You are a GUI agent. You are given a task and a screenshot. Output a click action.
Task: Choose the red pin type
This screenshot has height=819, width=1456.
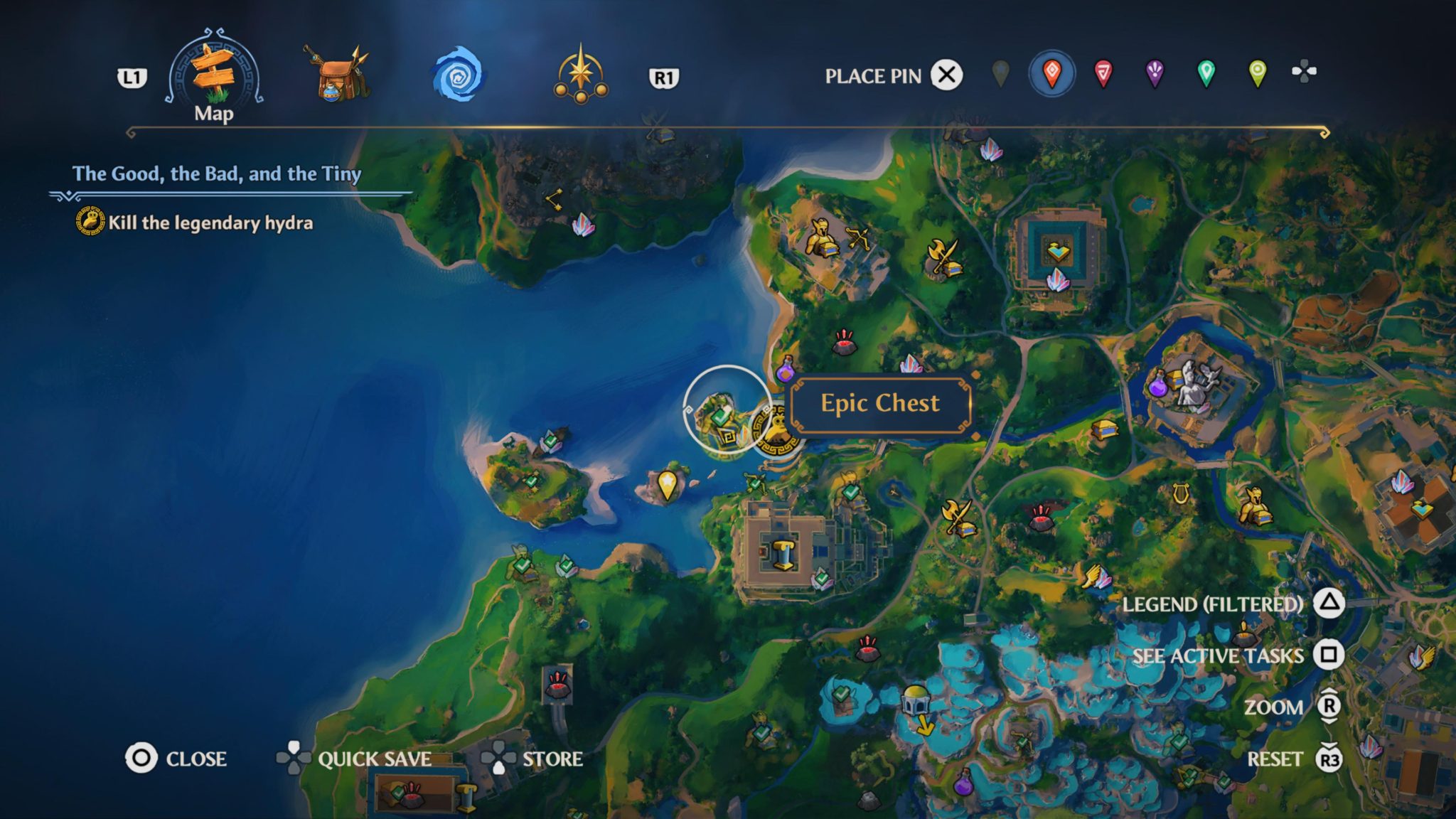point(1102,71)
